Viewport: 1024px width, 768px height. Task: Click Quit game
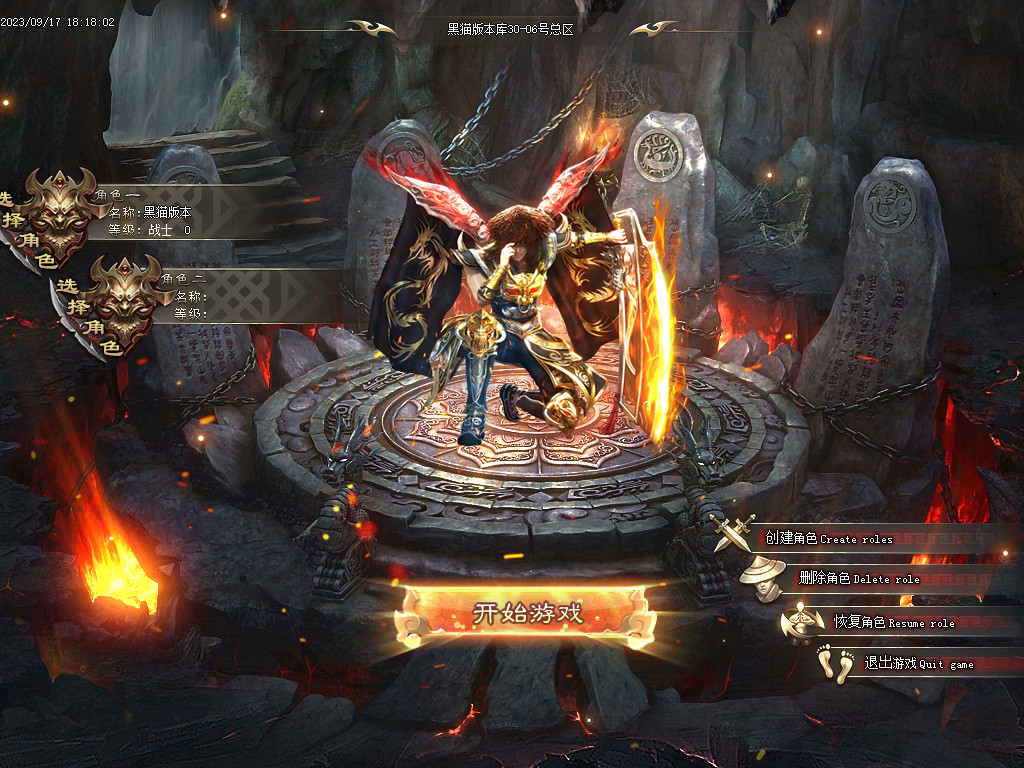coord(904,664)
